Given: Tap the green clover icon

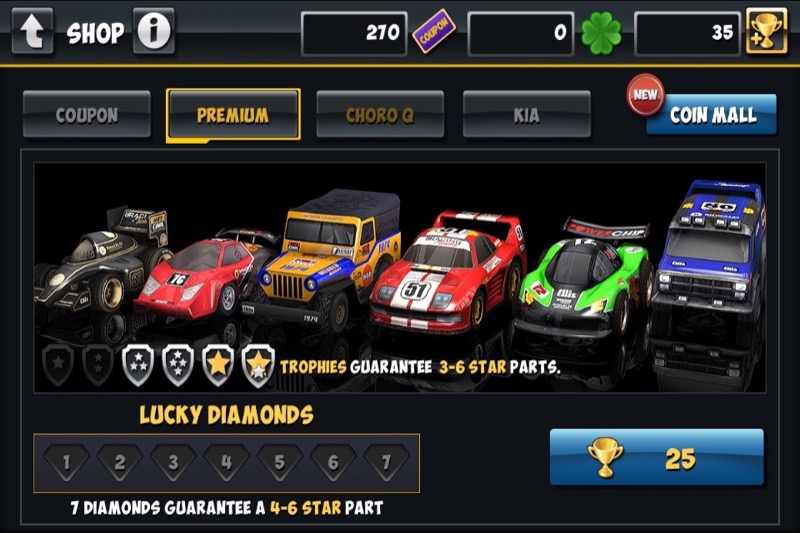Looking at the screenshot, I should click(x=601, y=33).
